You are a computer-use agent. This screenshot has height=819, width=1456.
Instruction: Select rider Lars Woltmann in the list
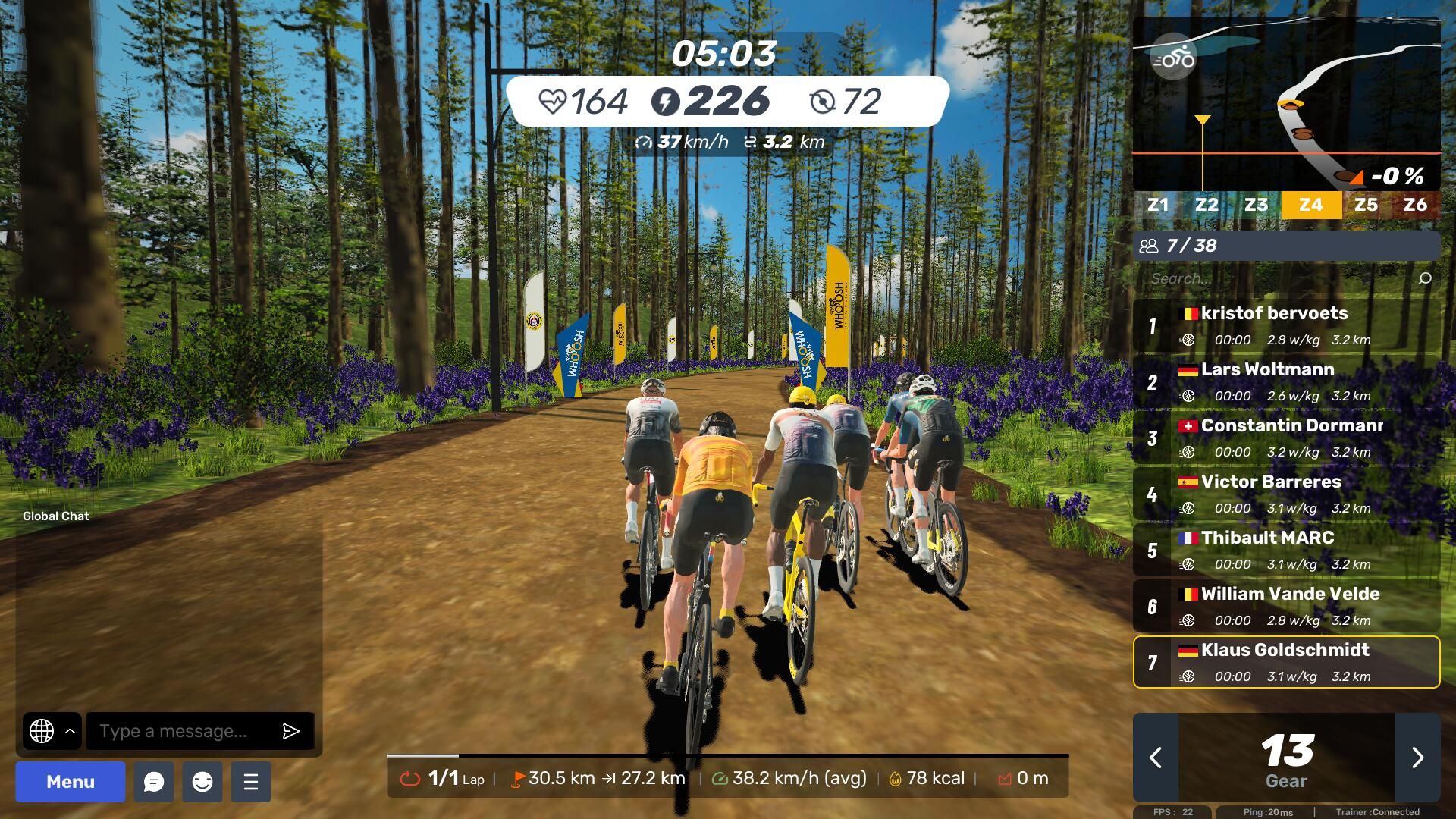[1286, 381]
